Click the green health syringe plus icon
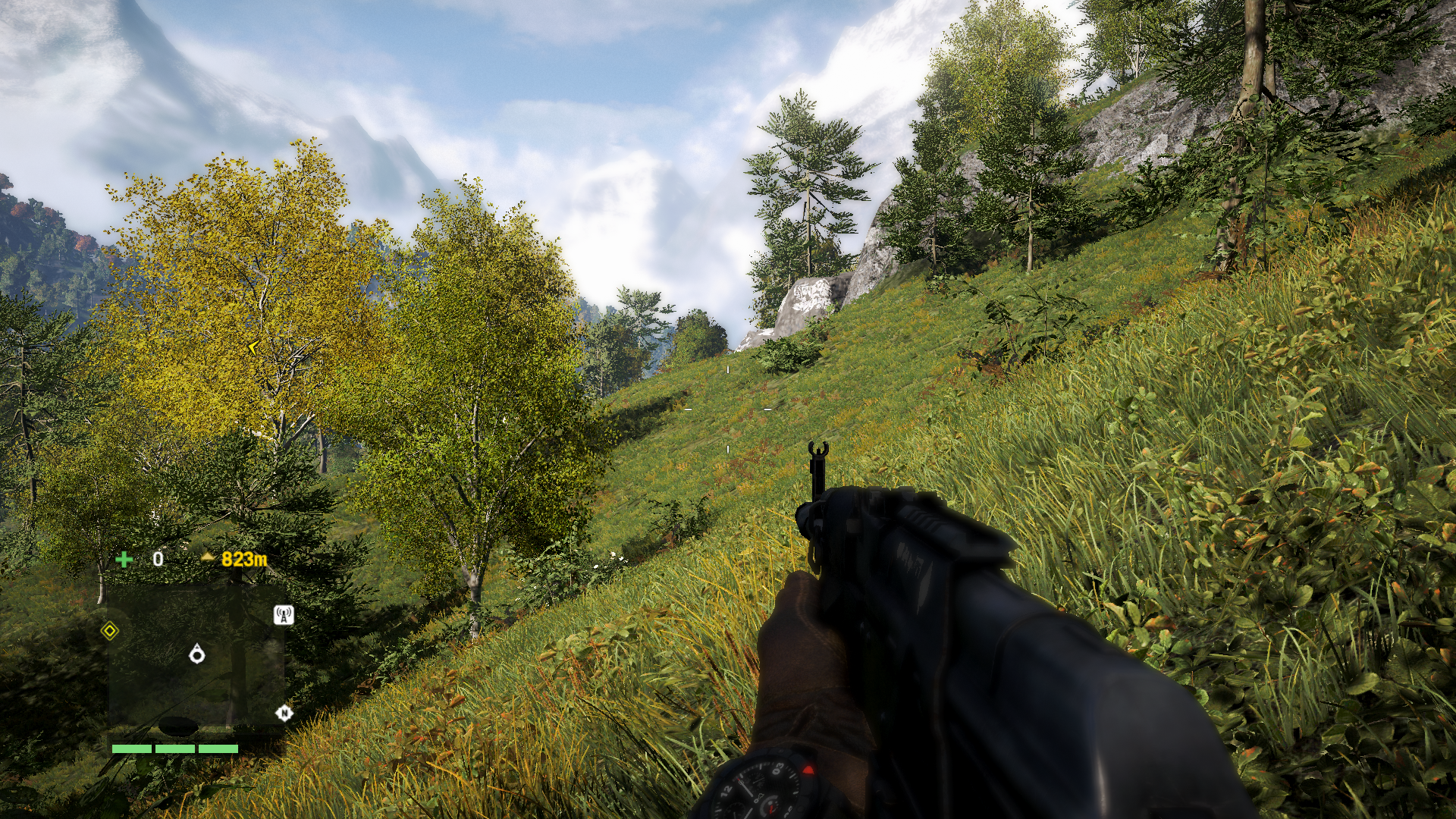This screenshot has width=1456, height=819. click(x=124, y=560)
